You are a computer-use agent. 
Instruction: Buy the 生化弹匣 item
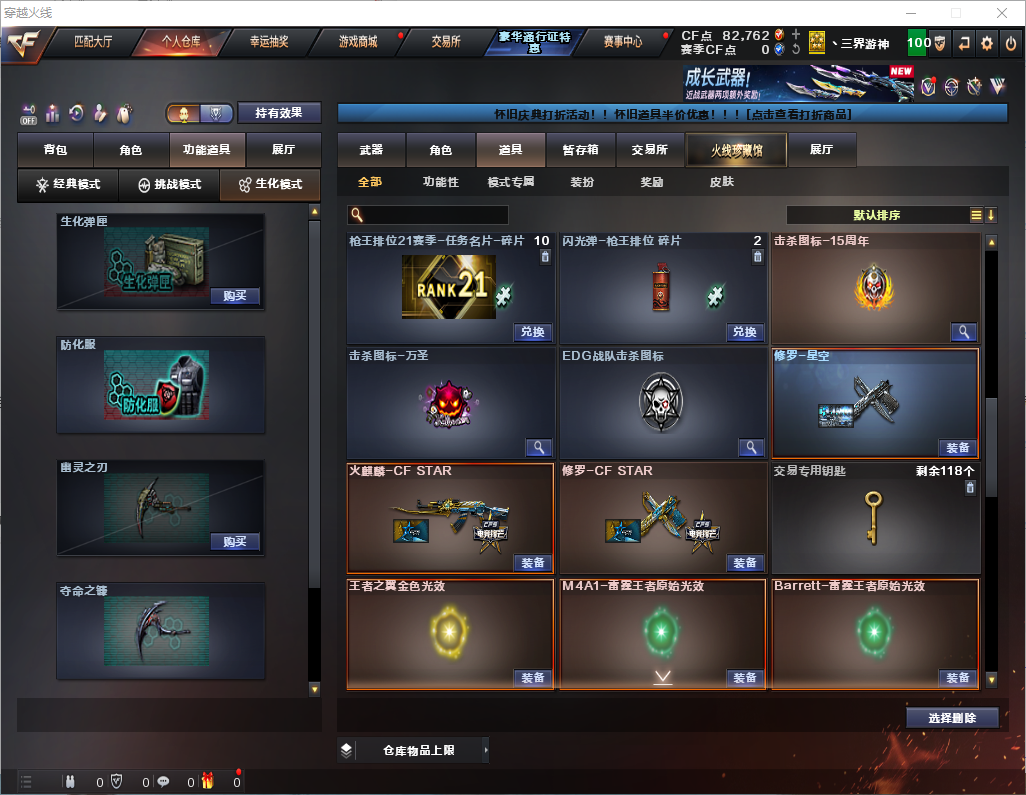tap(235, 296)
